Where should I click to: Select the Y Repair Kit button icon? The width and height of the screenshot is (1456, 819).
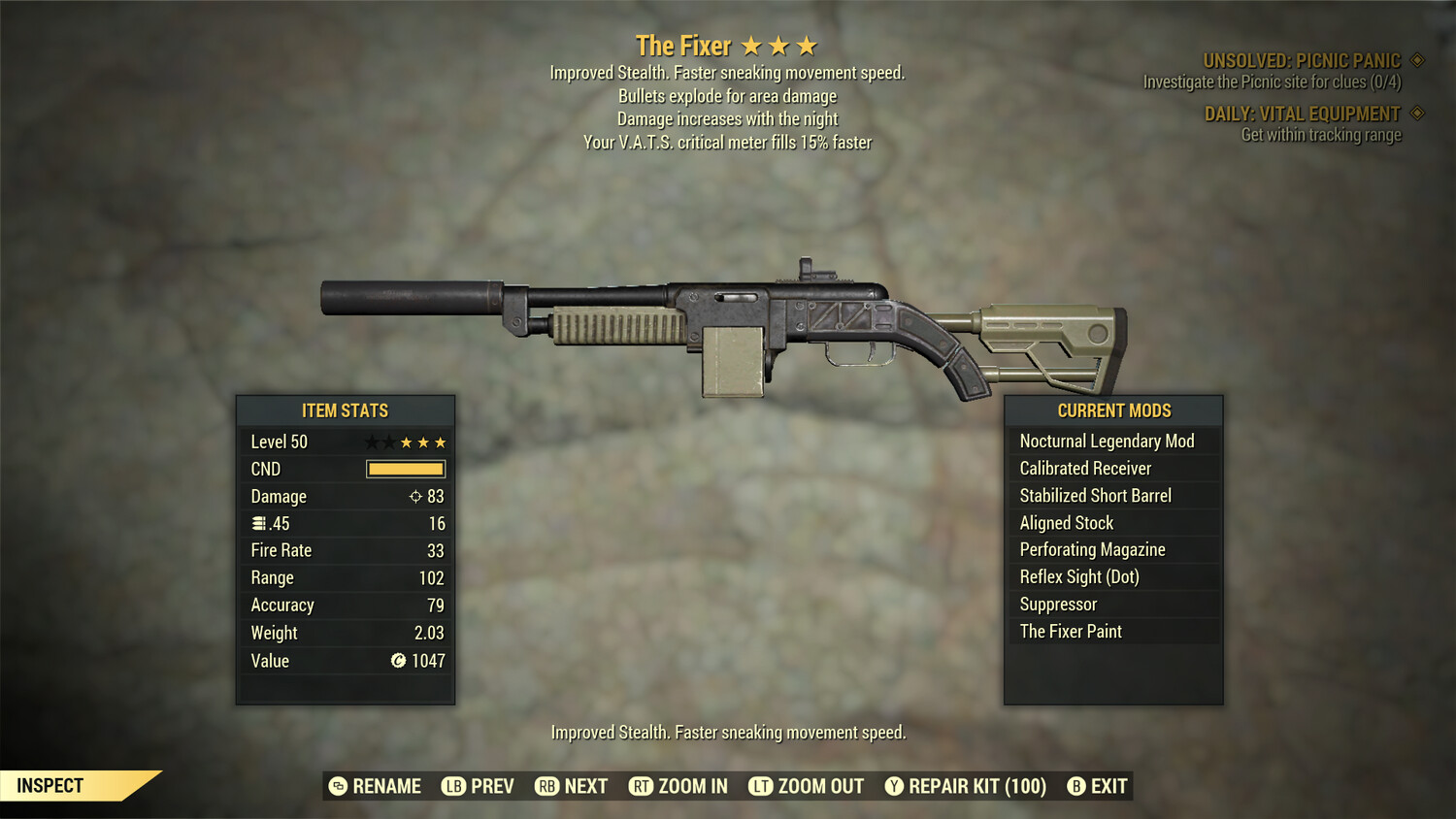(895, 786)
